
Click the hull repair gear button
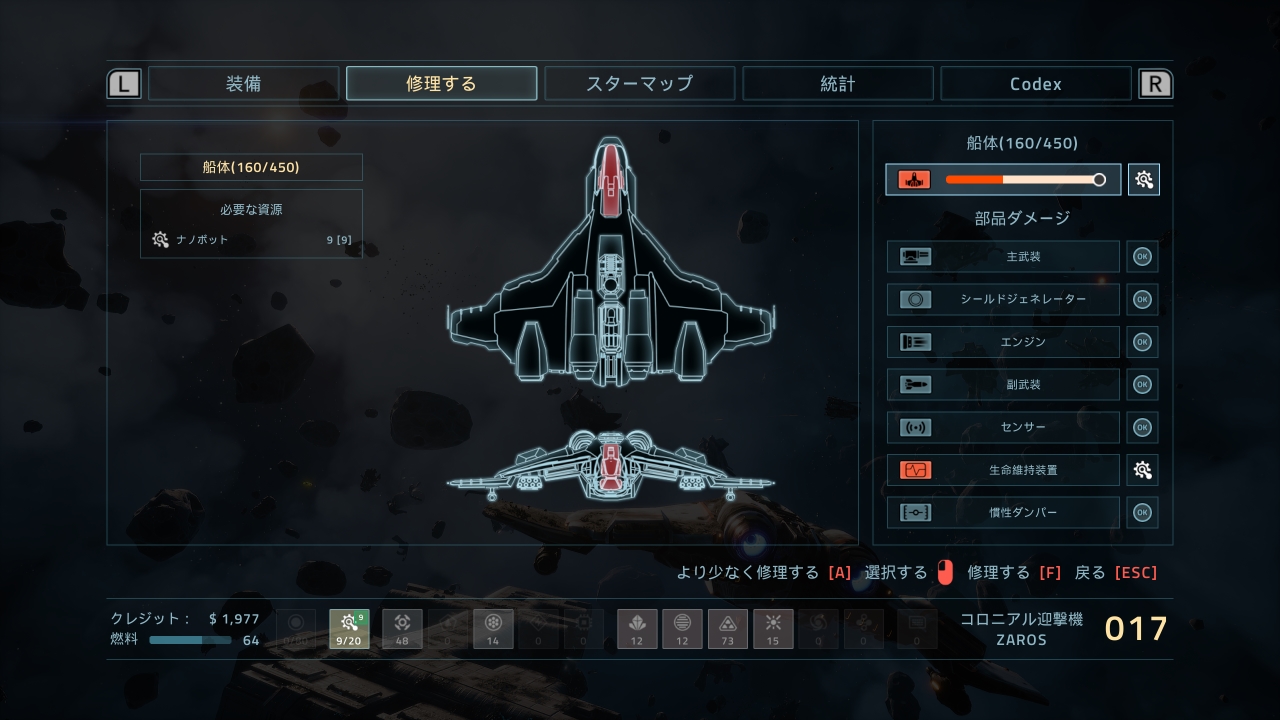coord(1144,180)
